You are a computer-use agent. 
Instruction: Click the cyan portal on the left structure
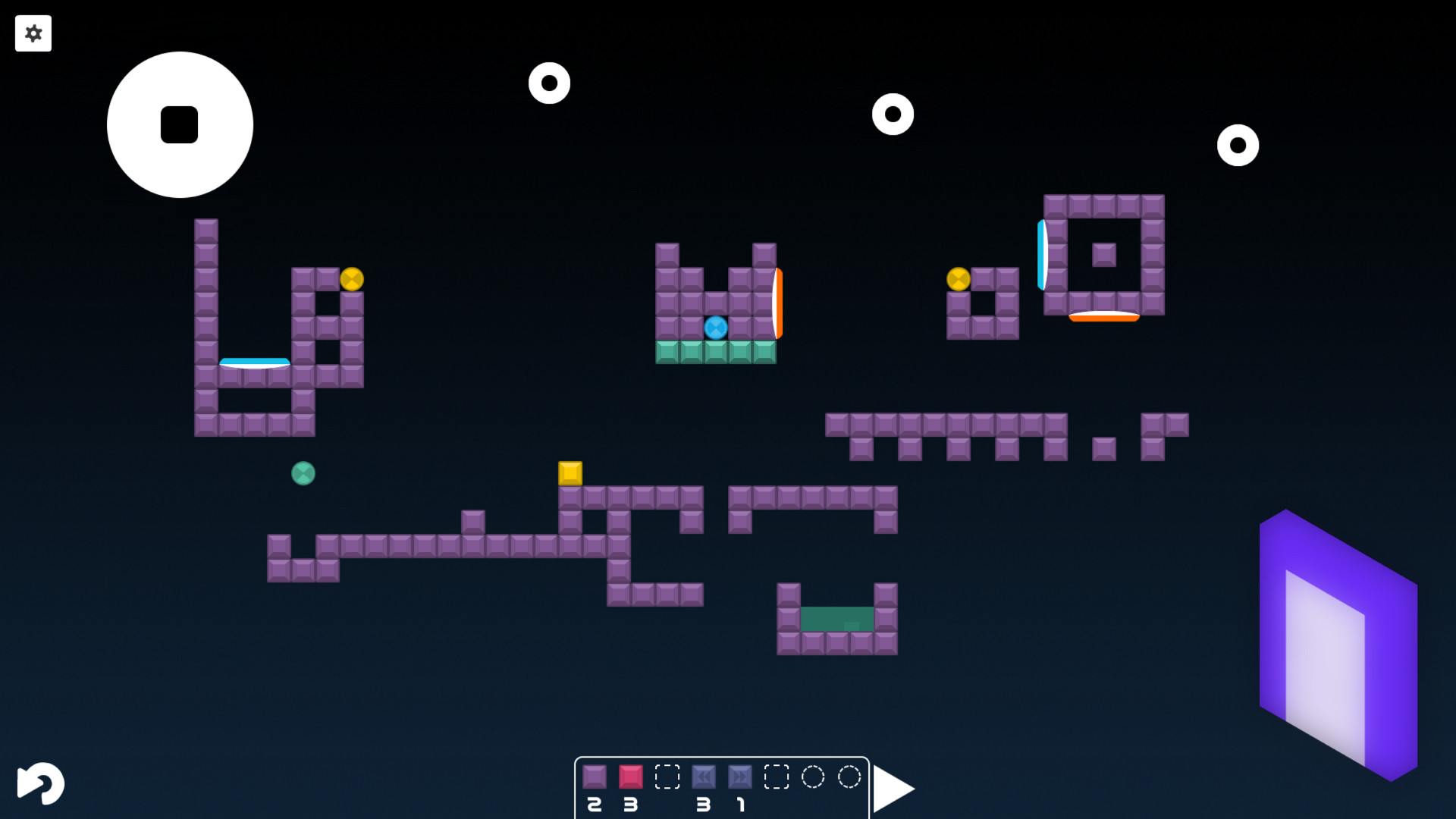coord(253,362)
